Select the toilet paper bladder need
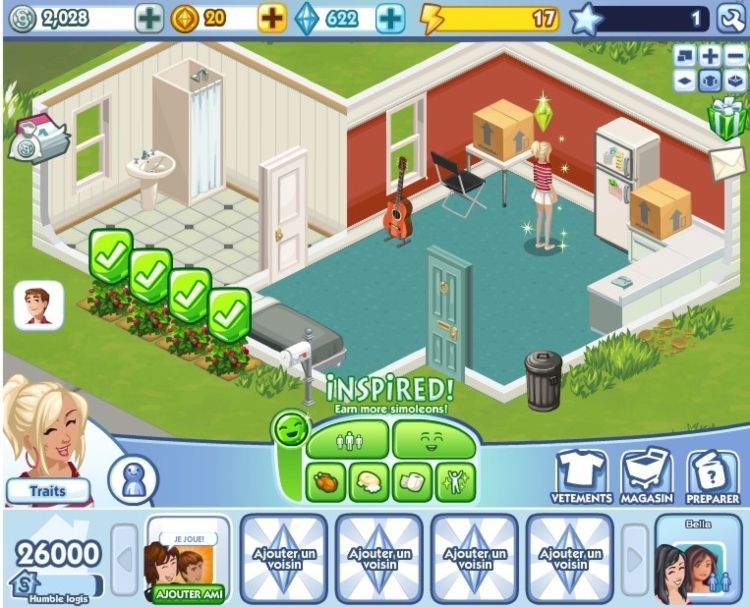Image resolution: width=750 pixels, height=608 pixels. (412, 483)
